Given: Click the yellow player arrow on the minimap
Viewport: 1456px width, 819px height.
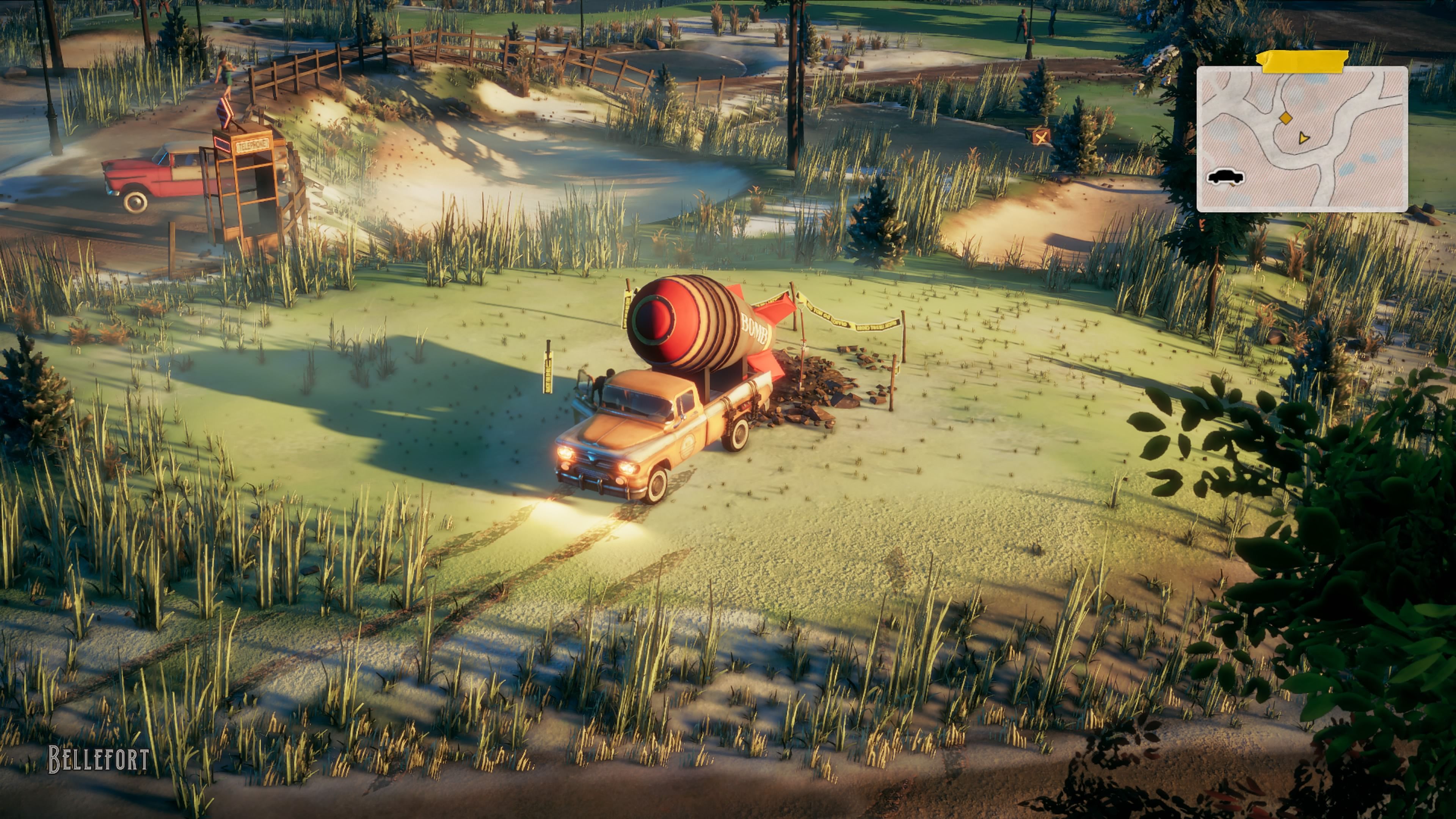Looking at the screenshot, I should [1303, 138].
